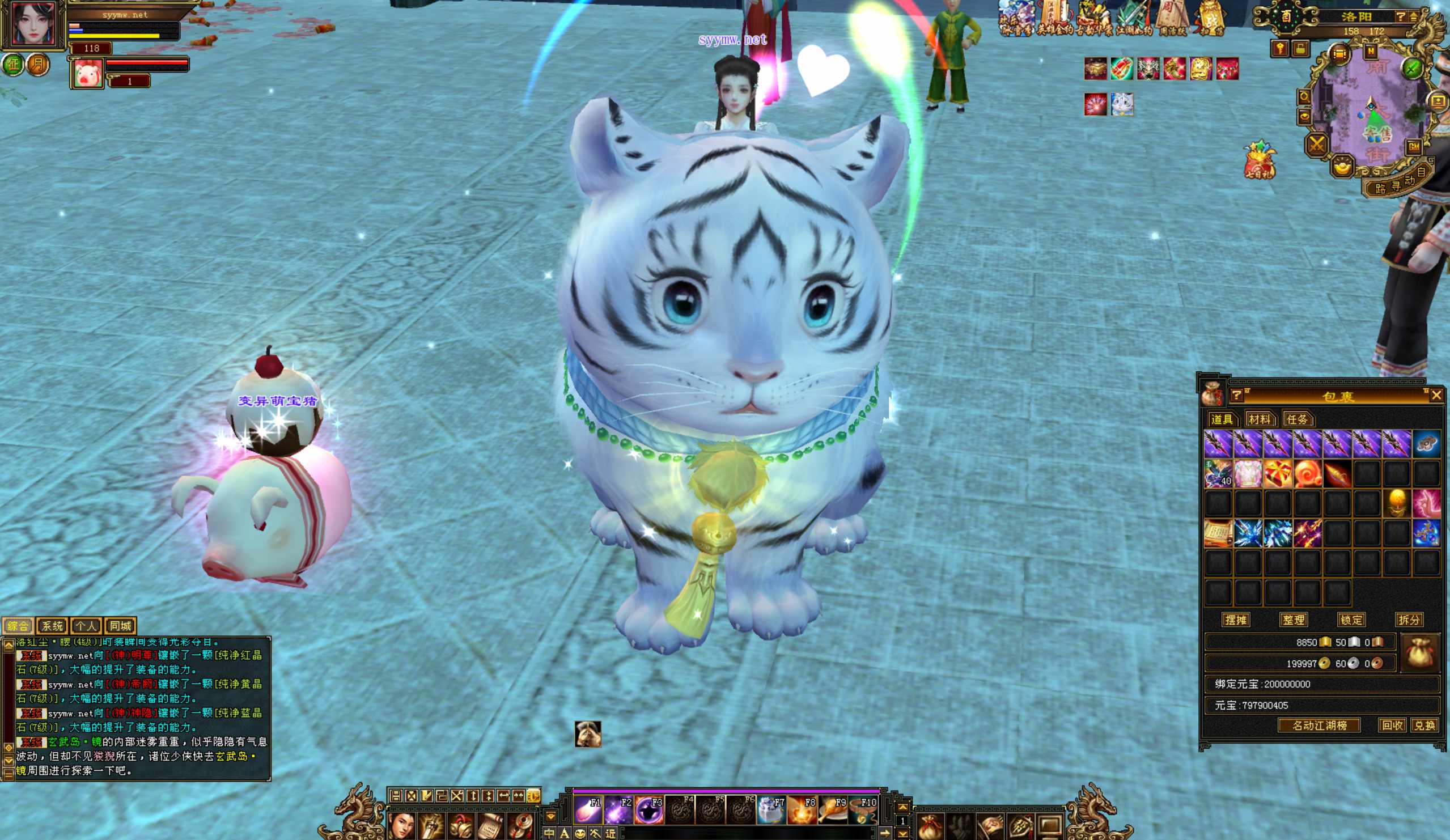Switch to the 材料 materials tab
1450x840 pixels.
tap(1259, 419)
